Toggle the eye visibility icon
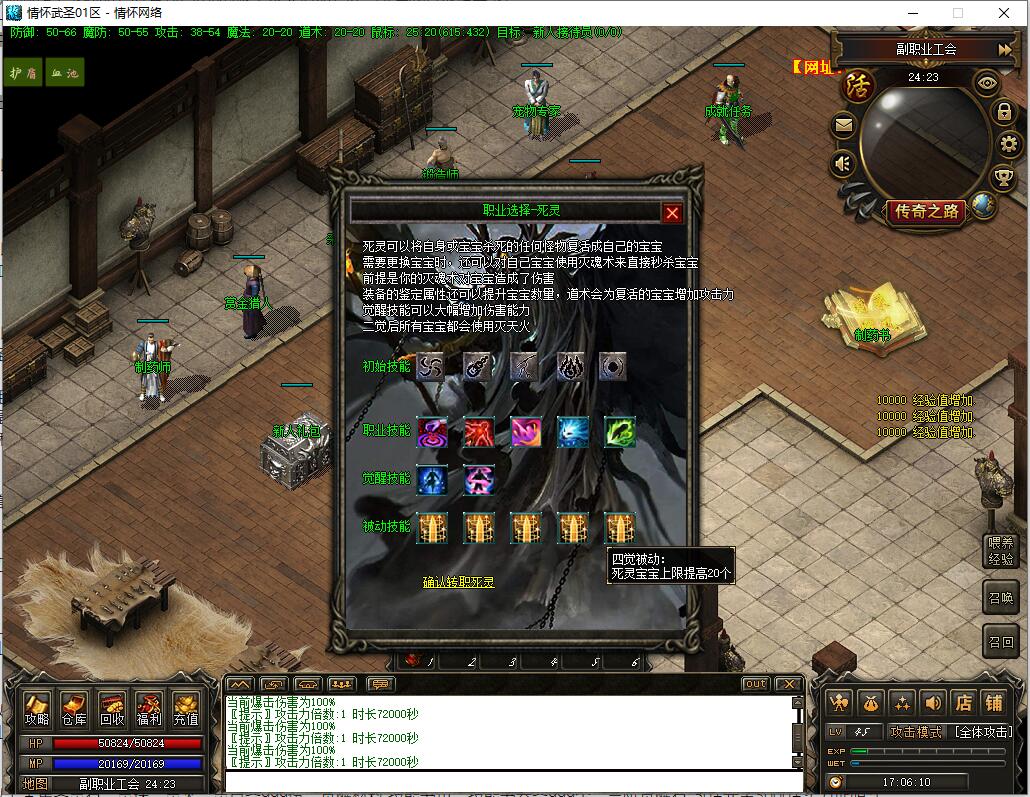The image size is (1030, 797). pyautogui.click(x=987, y=83)
